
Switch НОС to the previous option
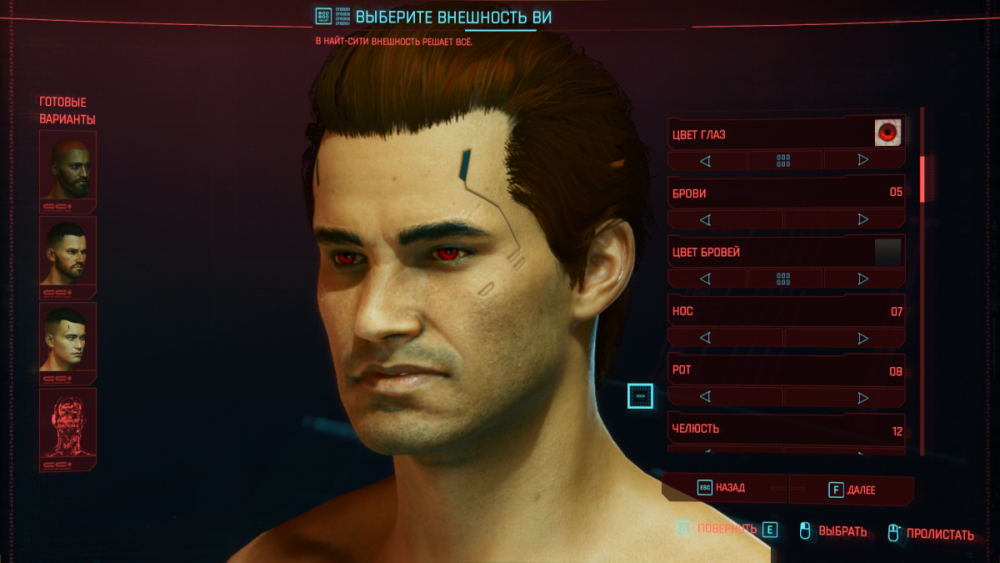705,338
